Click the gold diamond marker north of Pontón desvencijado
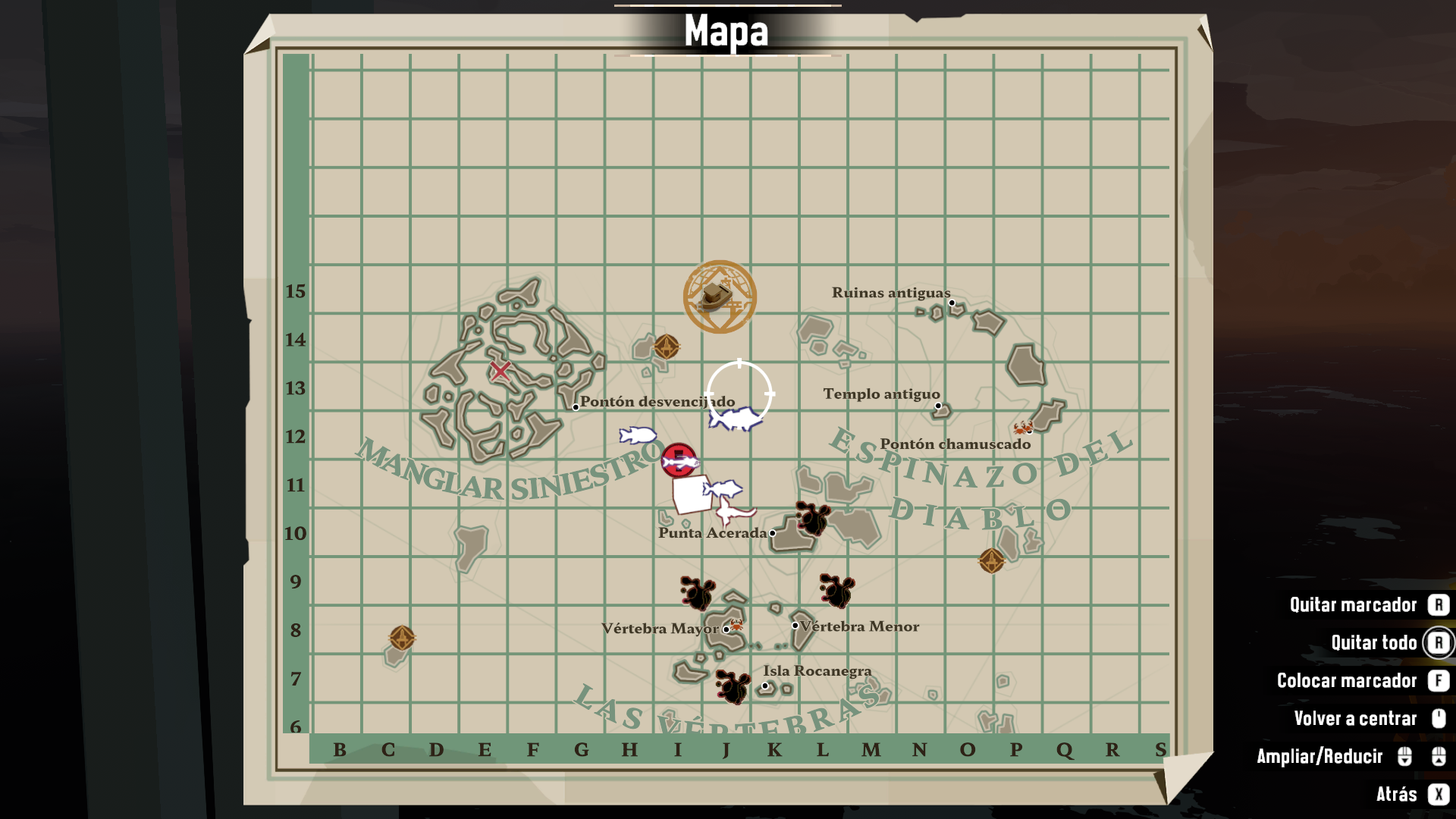The image size is (1456, 819). tap(667, 347)
